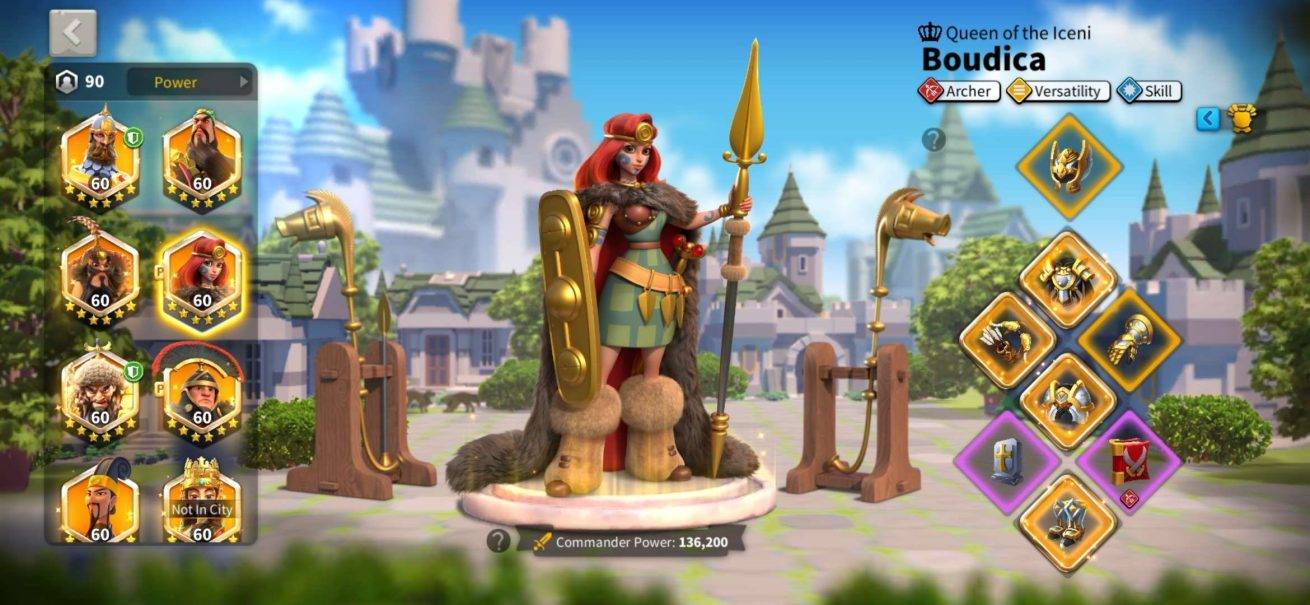Select the golden gauntlet glove slot
Image resolution: width=1310 pixels, height=605 pixels.
pyautogui.click(x=1129, y=340)
